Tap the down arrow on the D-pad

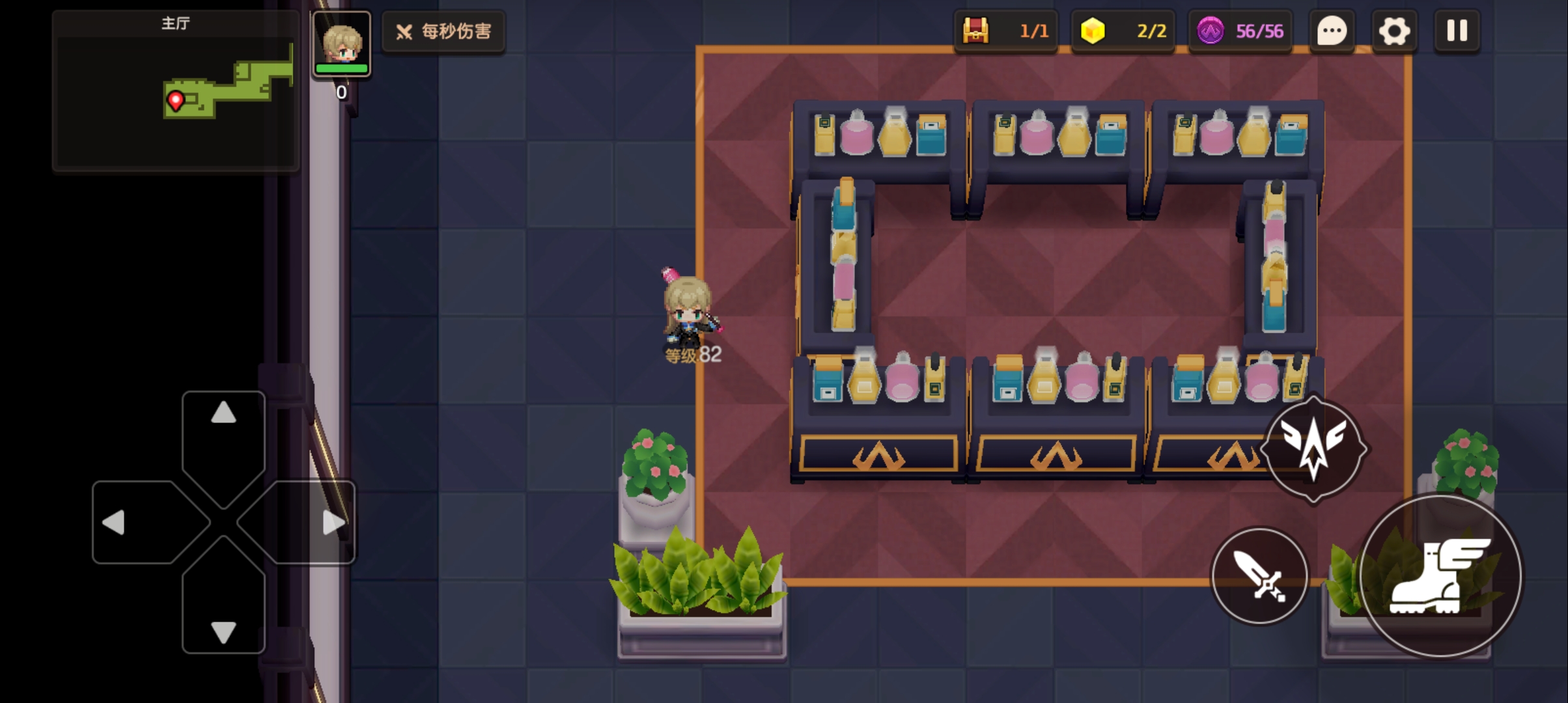tap(223, 631)
